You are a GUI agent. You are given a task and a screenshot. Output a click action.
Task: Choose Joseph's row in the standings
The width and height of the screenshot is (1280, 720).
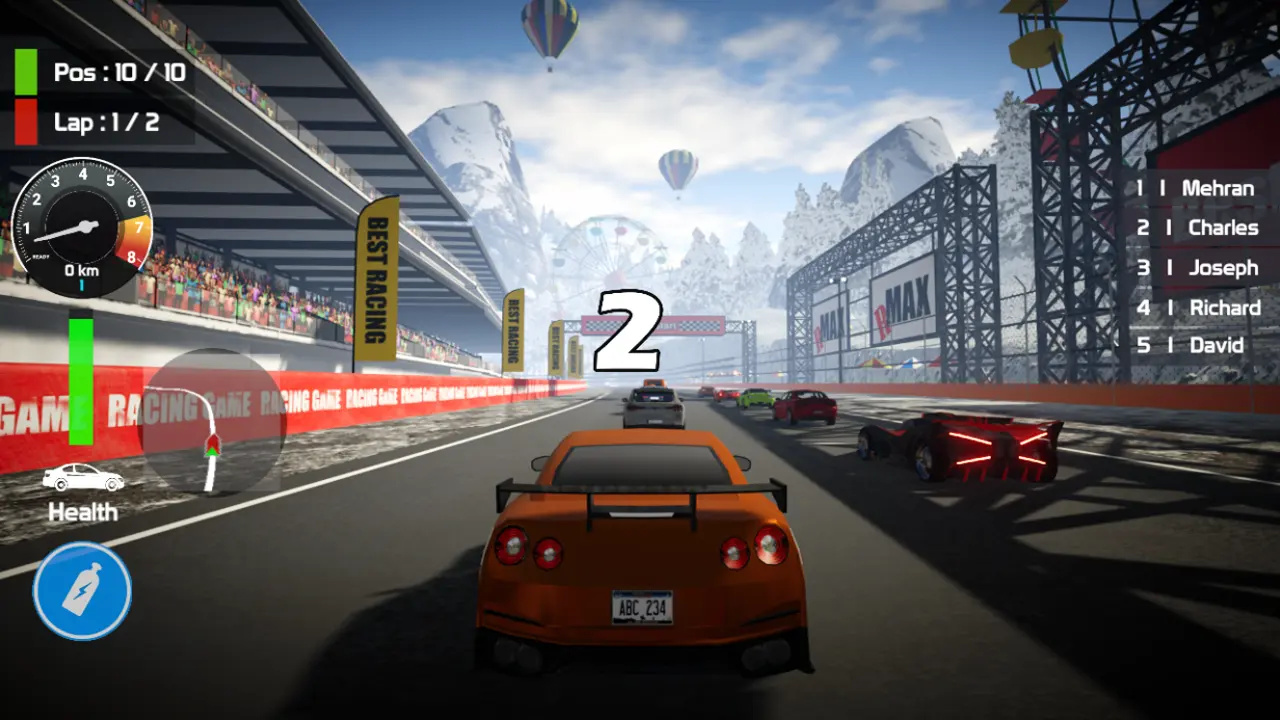[x=1197, y=268]
